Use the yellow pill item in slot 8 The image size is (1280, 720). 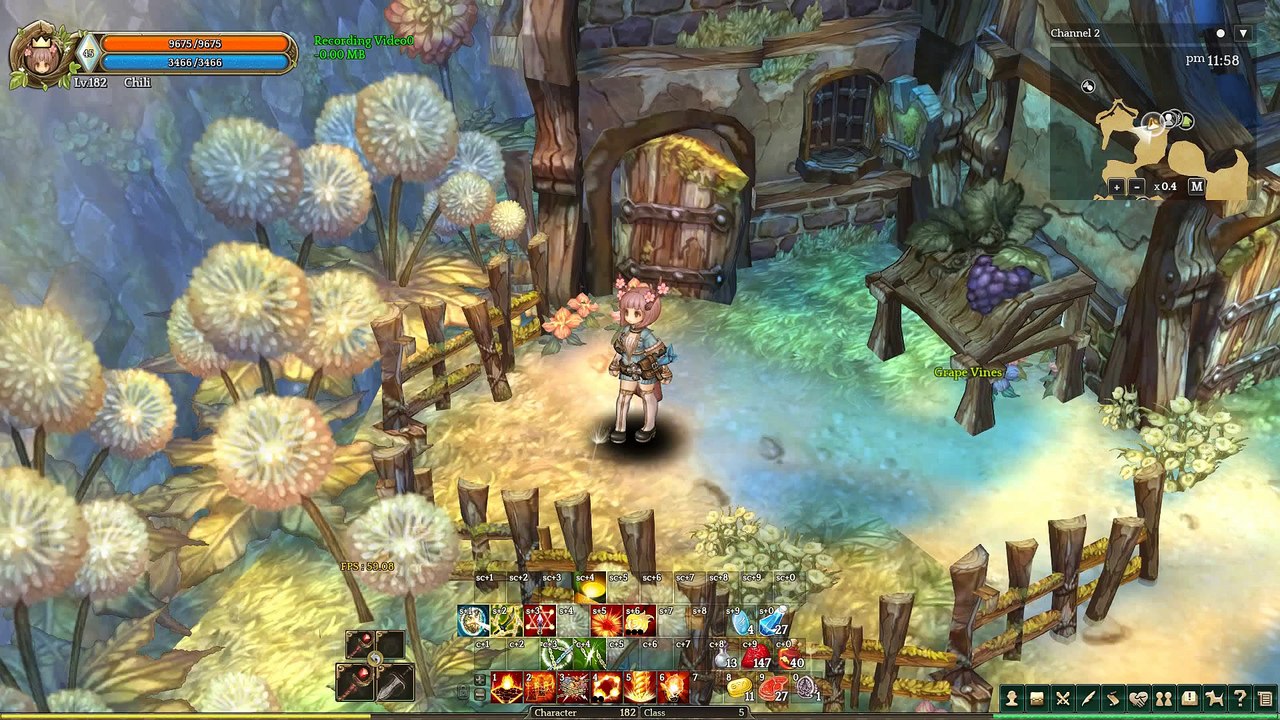pyautogui.click(x=739, y=688)
